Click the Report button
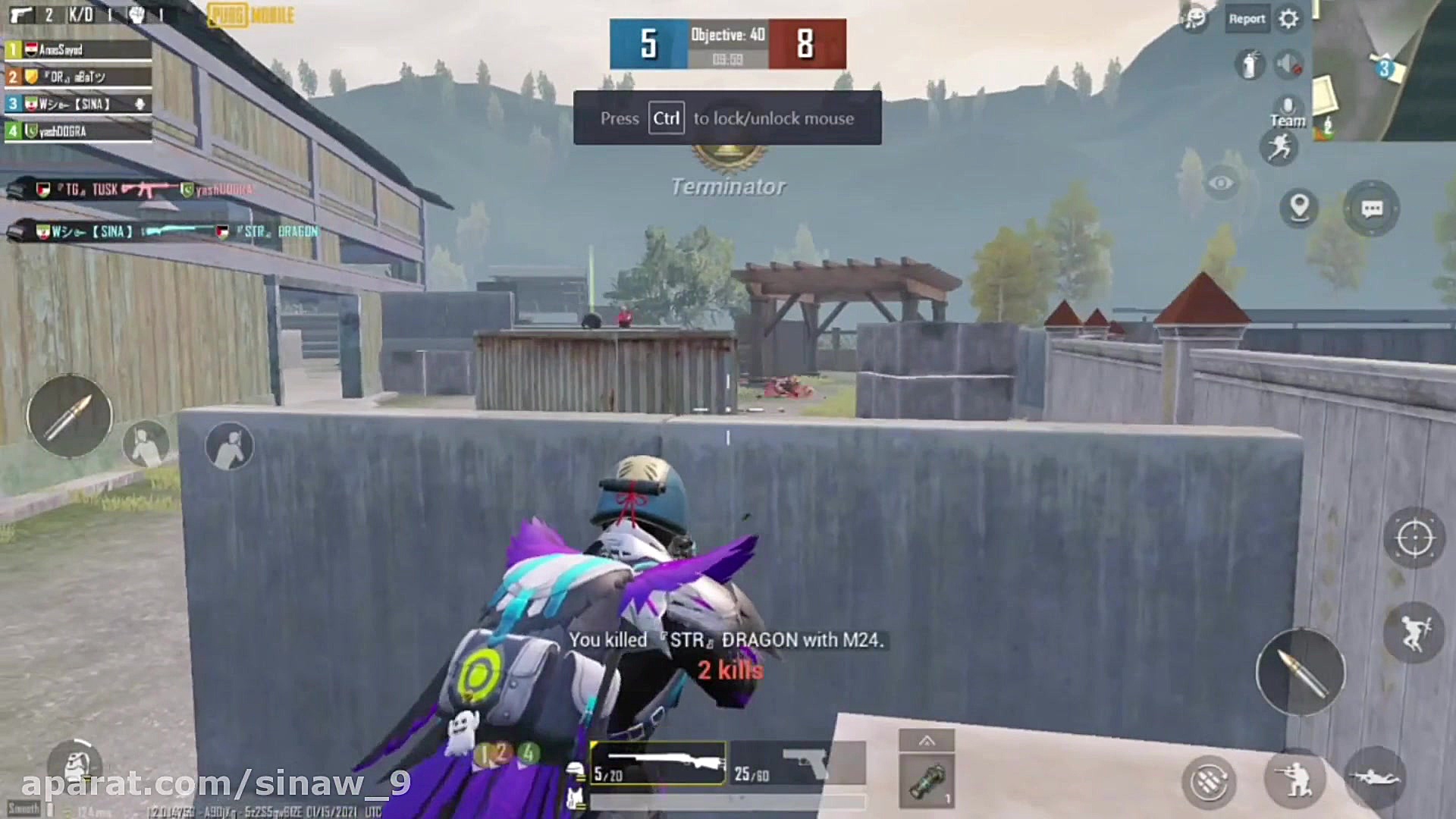The height and width of the screenshot is (819, 1456). pyautogui.click(x=1247, y=19)
